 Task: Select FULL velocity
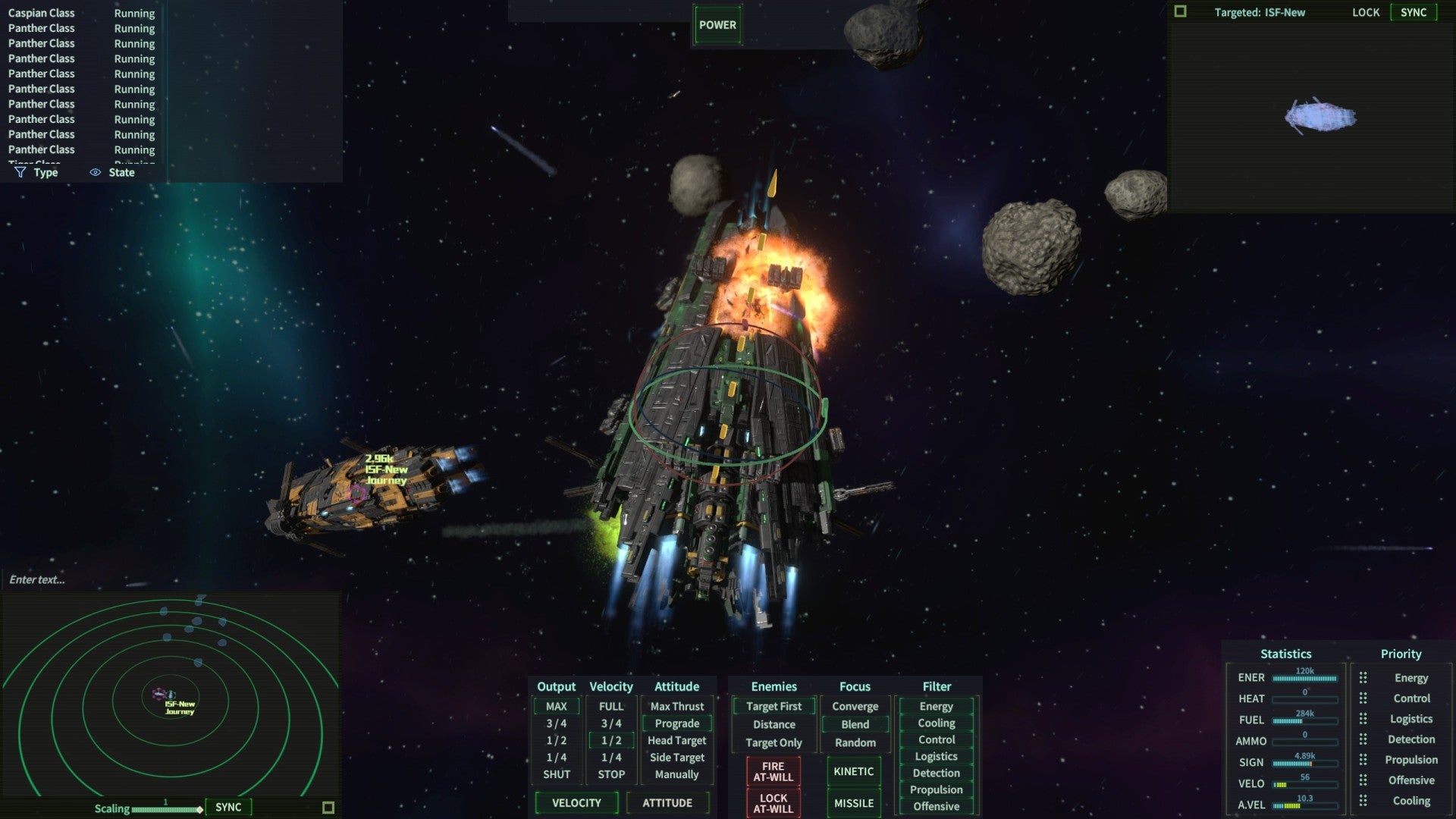pos(610,706)
